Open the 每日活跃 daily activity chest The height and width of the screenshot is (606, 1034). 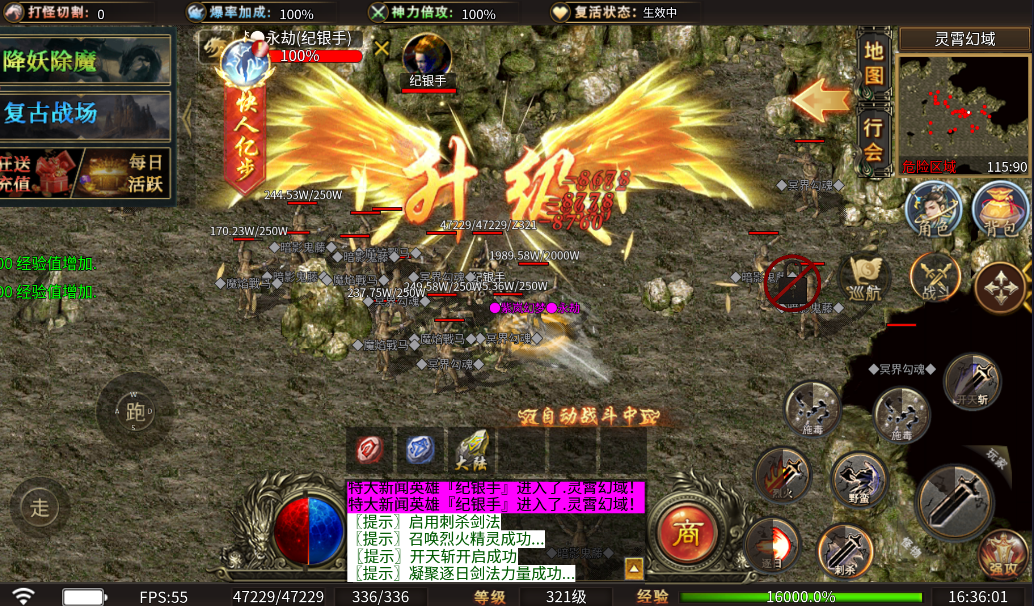[x=125, y=172]
